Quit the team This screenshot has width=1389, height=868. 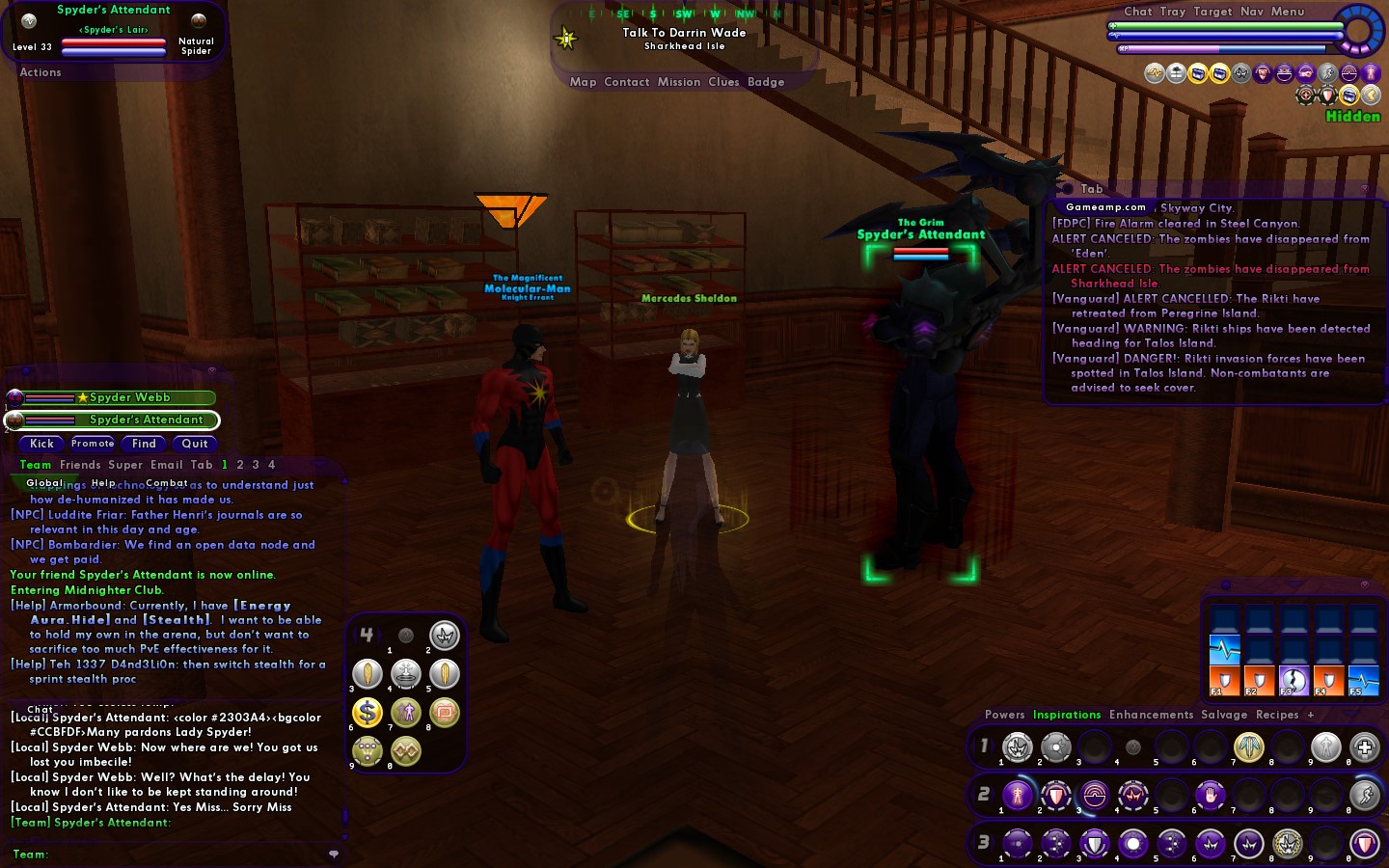[195, 444]
